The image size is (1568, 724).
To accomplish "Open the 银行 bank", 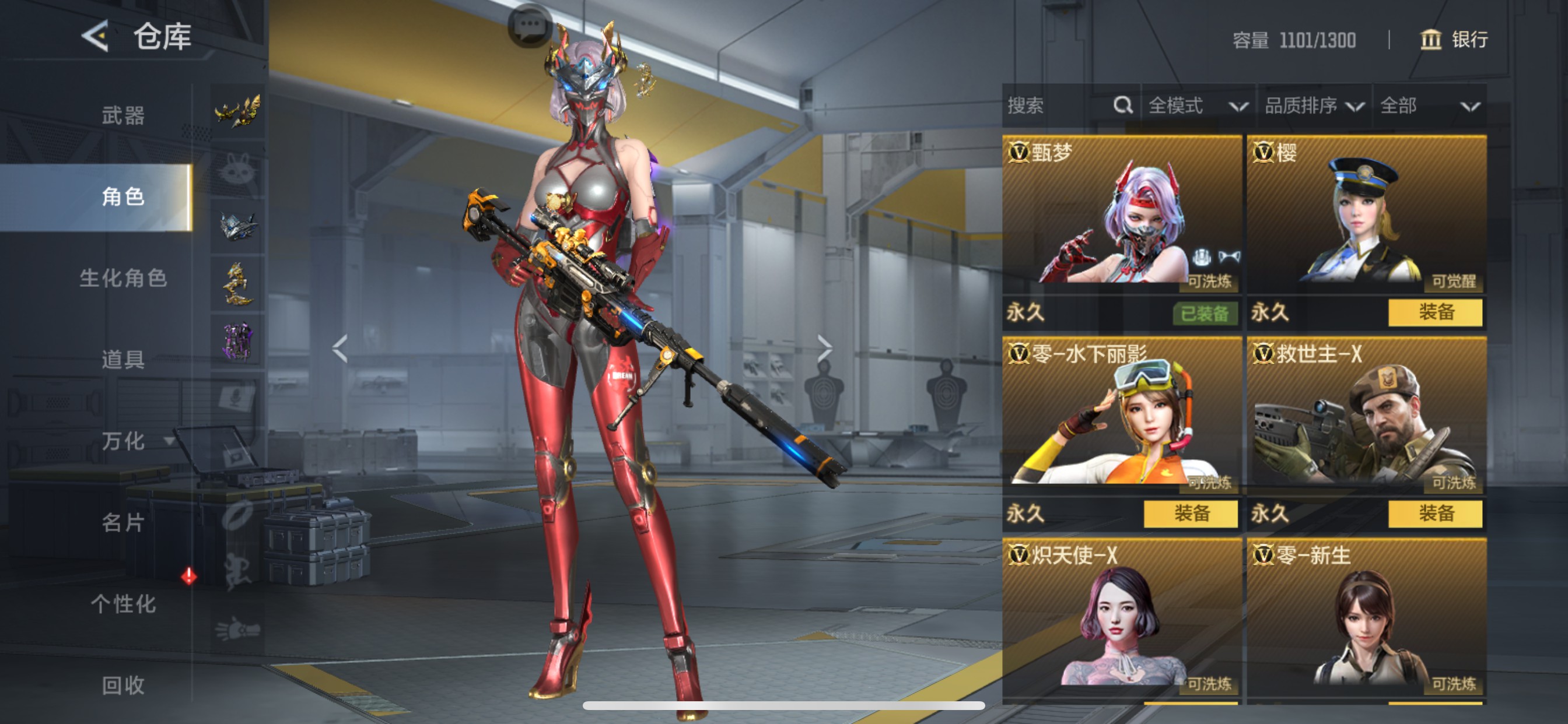I will point(1455,40).
